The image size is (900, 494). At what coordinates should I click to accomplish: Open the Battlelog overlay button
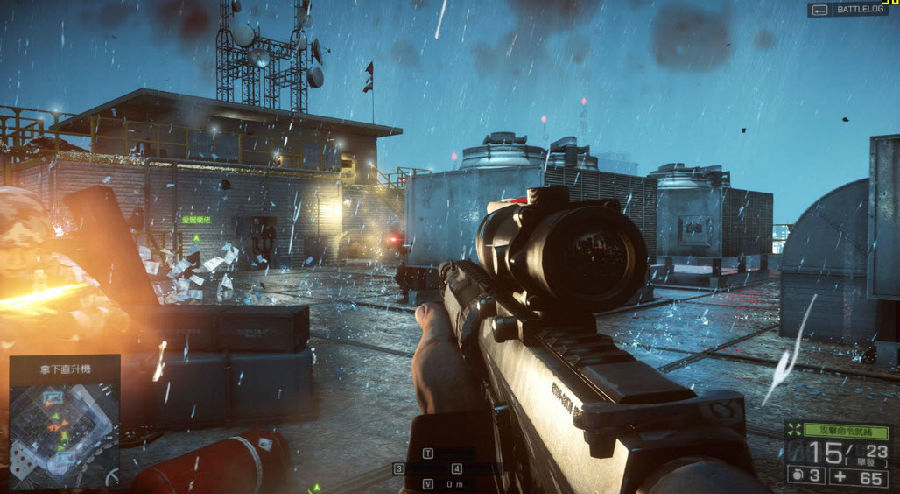coord(847,9)
